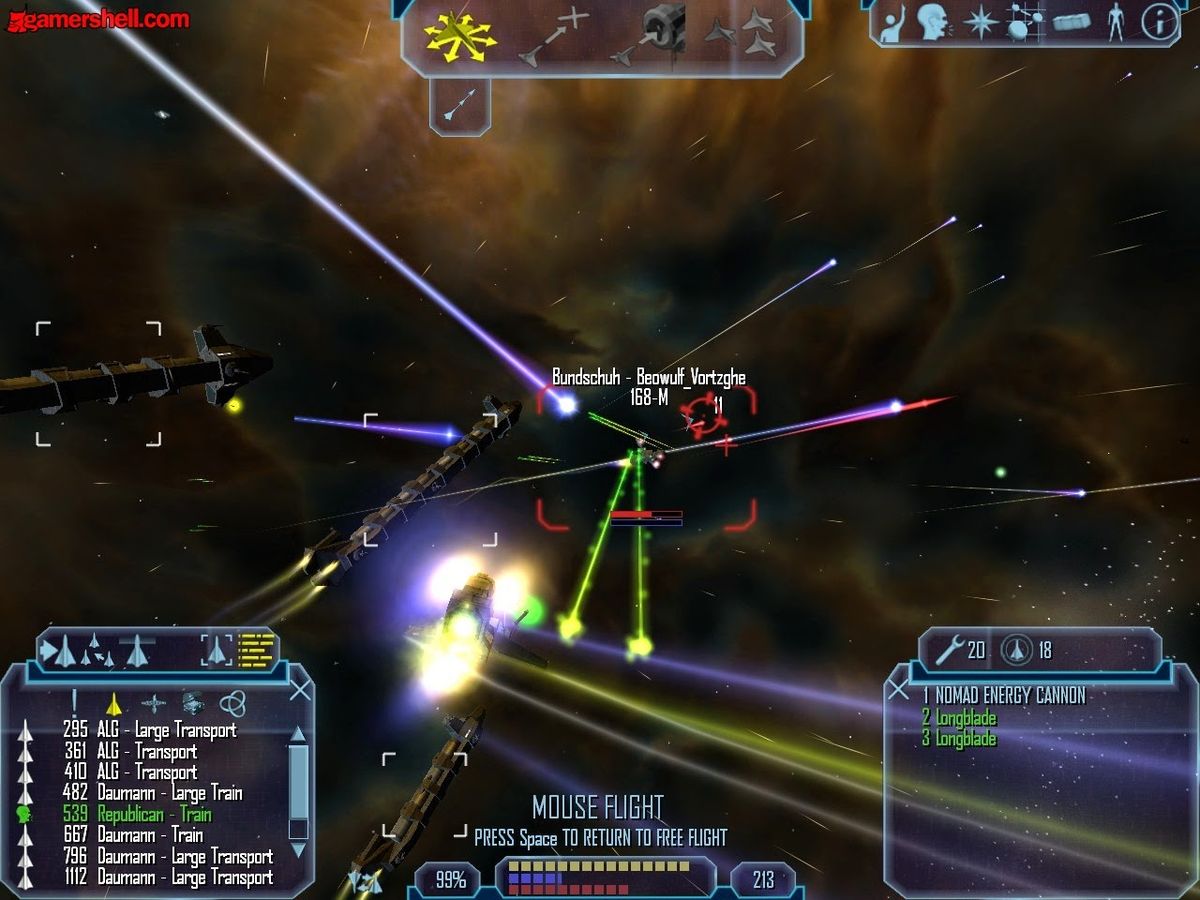Click the cruise arrow icon below maneuver bar
Screen dimensions: 1200x900
460,103
